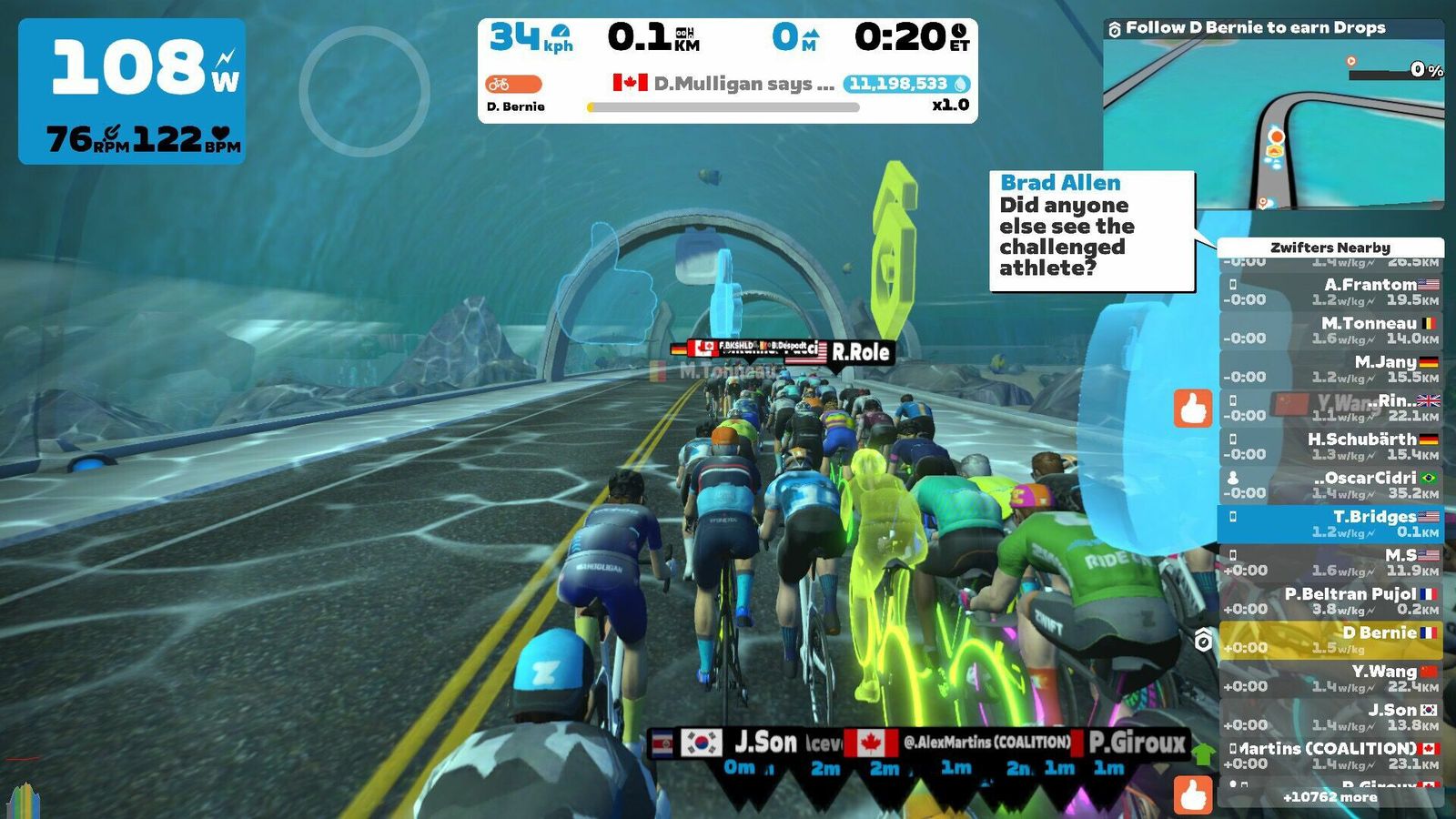Choose M.Tonneau rider row
Viewport: 1456px width, 819px height.
point(1330,330)
